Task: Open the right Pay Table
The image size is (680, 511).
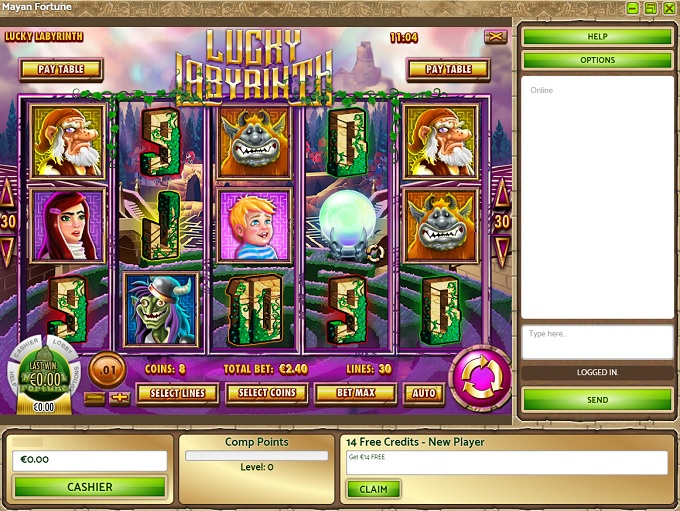Action: pos(448,69)
